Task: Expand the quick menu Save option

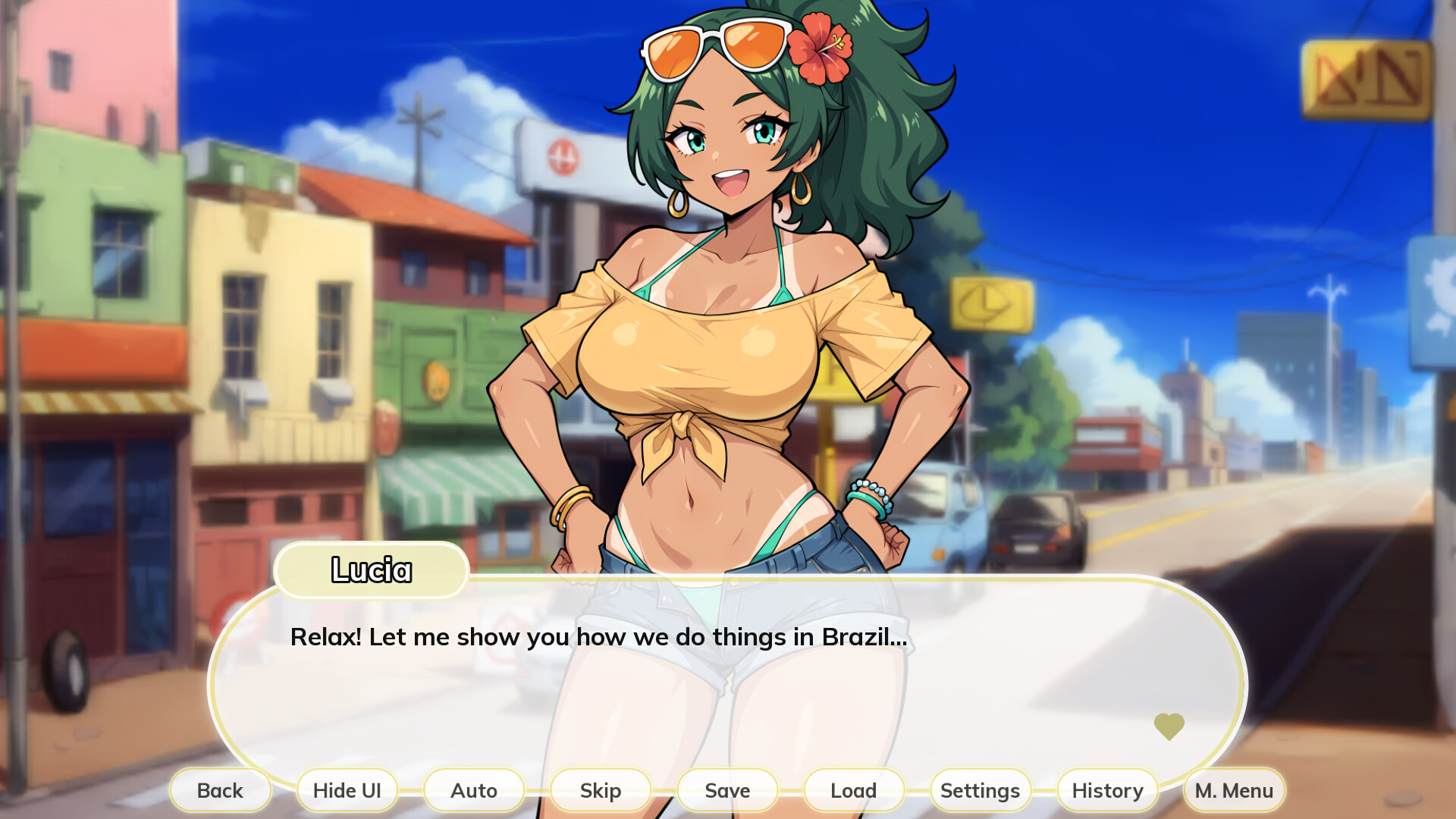Action: [x=726, y=790]
